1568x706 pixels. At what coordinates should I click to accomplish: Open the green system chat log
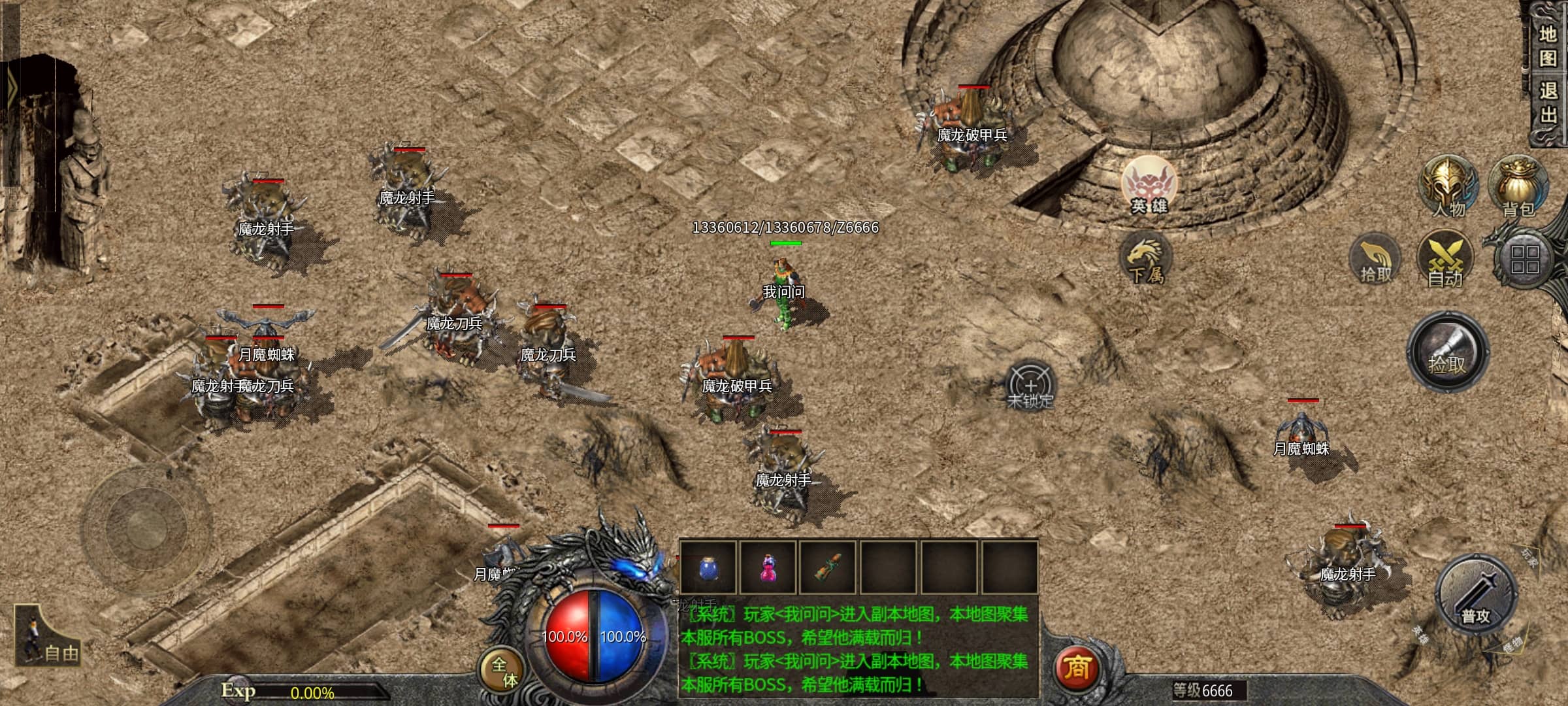point(857,649)
